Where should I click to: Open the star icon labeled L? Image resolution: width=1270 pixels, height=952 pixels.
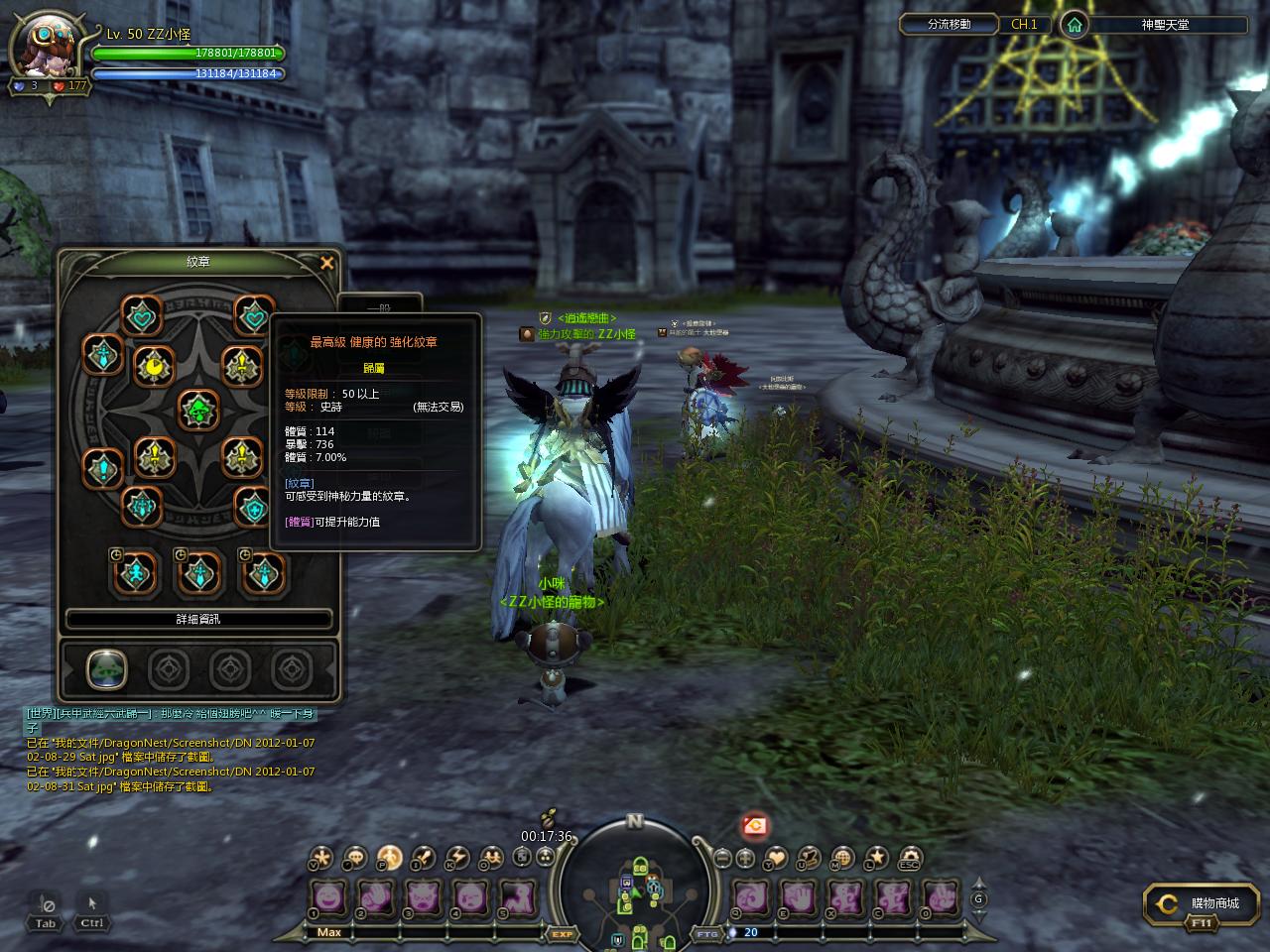876,858
